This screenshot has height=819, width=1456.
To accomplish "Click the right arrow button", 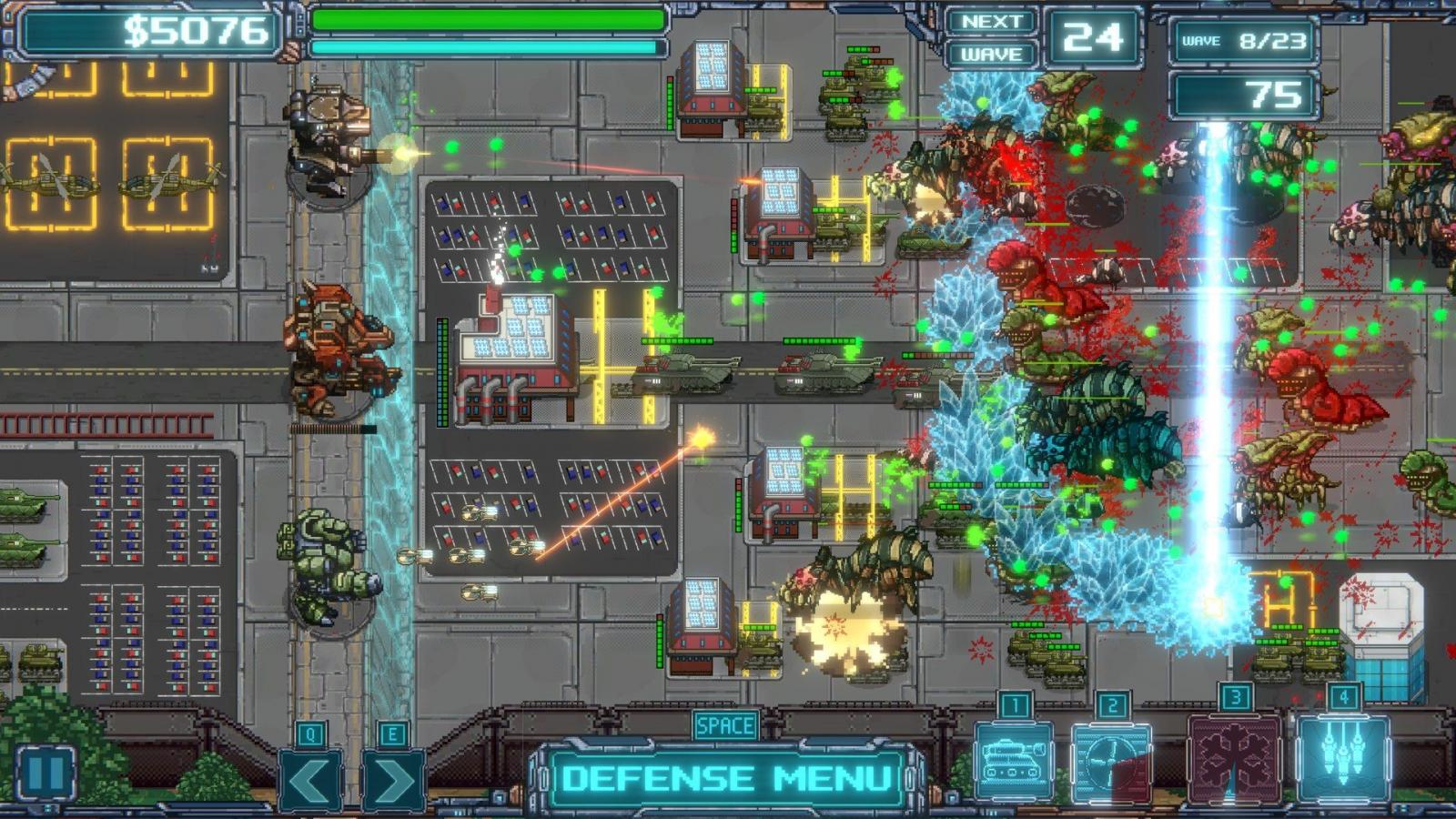I will (x=393, y=781).
